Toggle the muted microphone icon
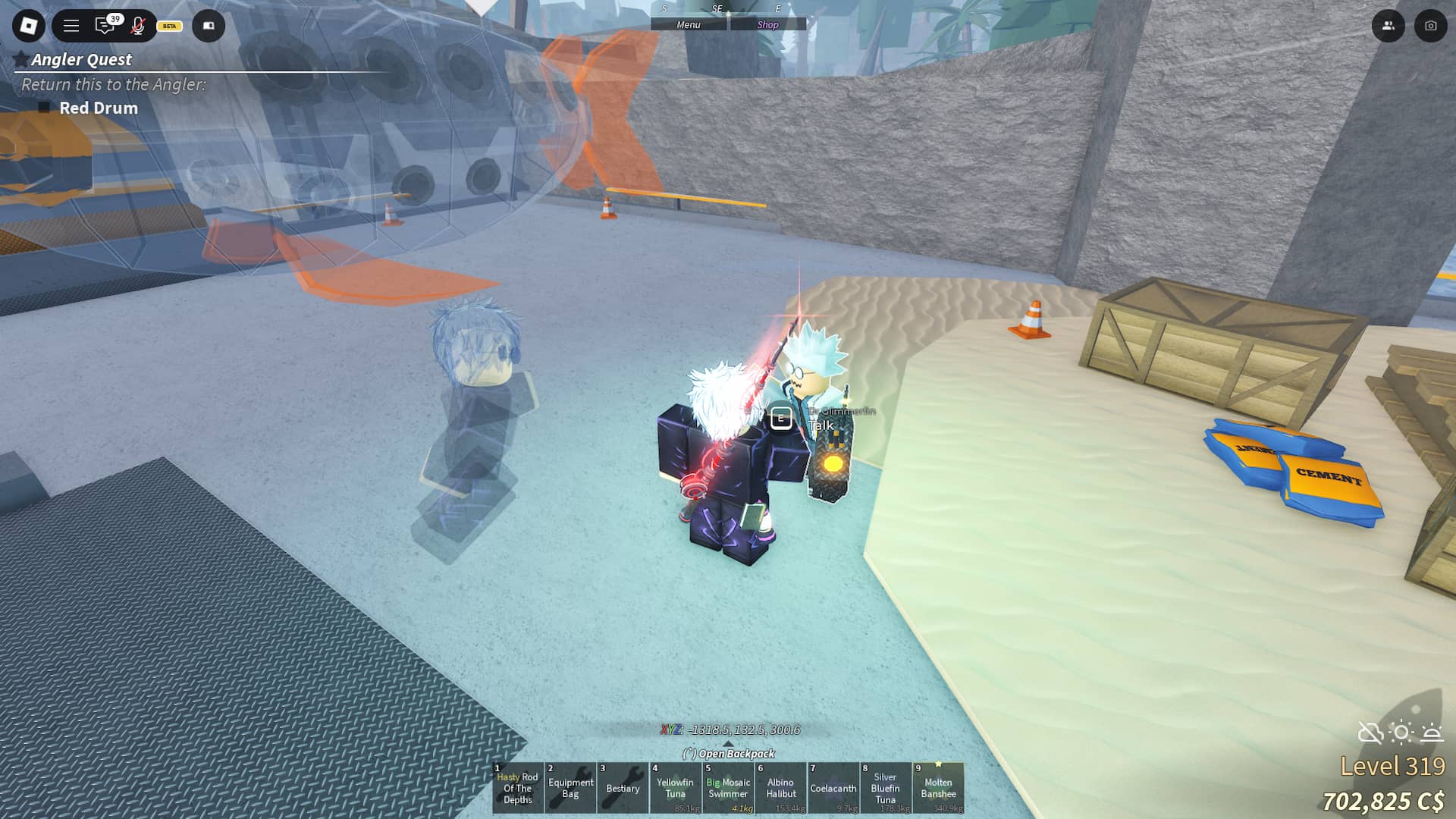1456x819 pixels. coord(137,26)
